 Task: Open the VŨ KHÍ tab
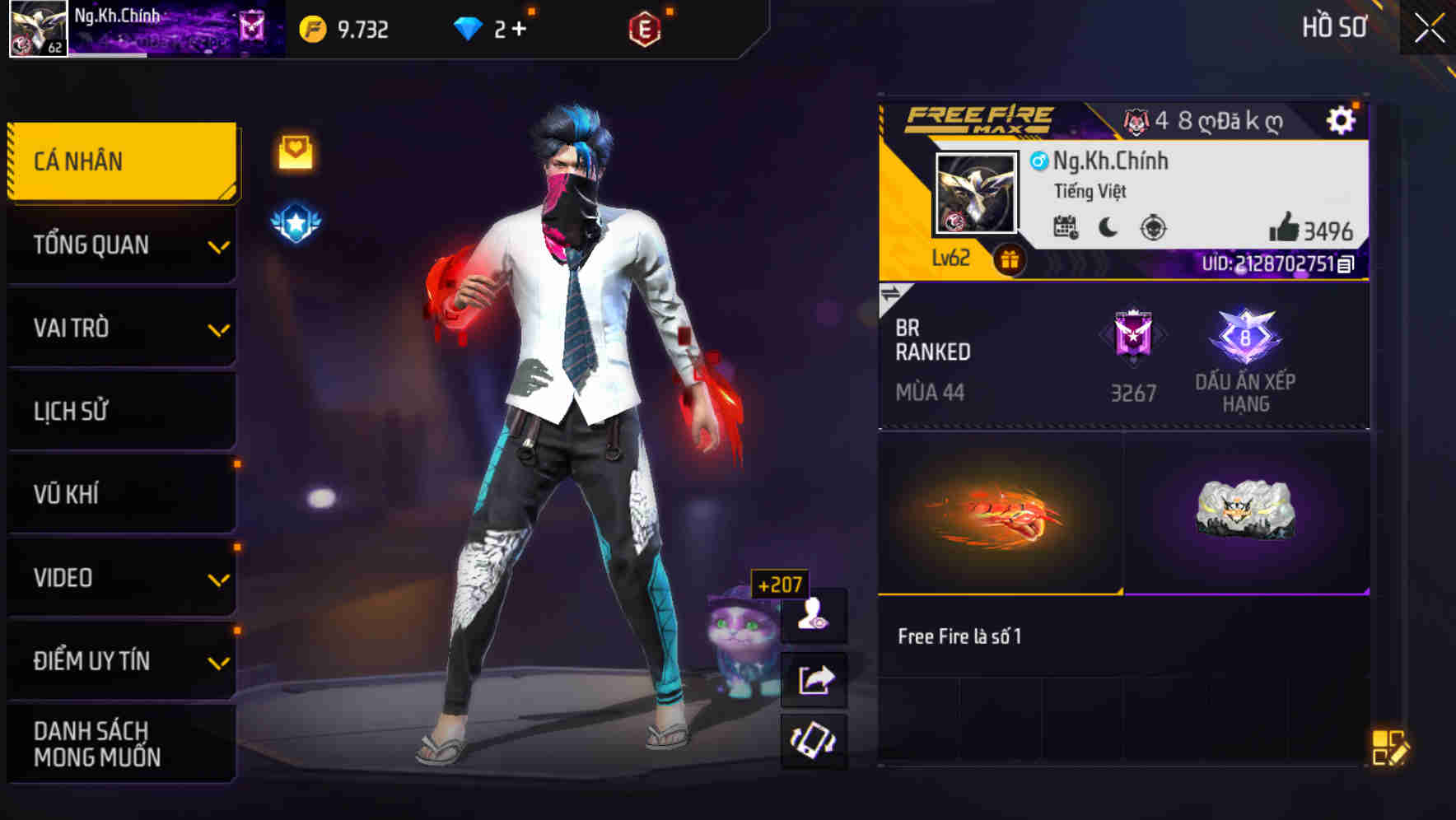click(x=122, y=494)
